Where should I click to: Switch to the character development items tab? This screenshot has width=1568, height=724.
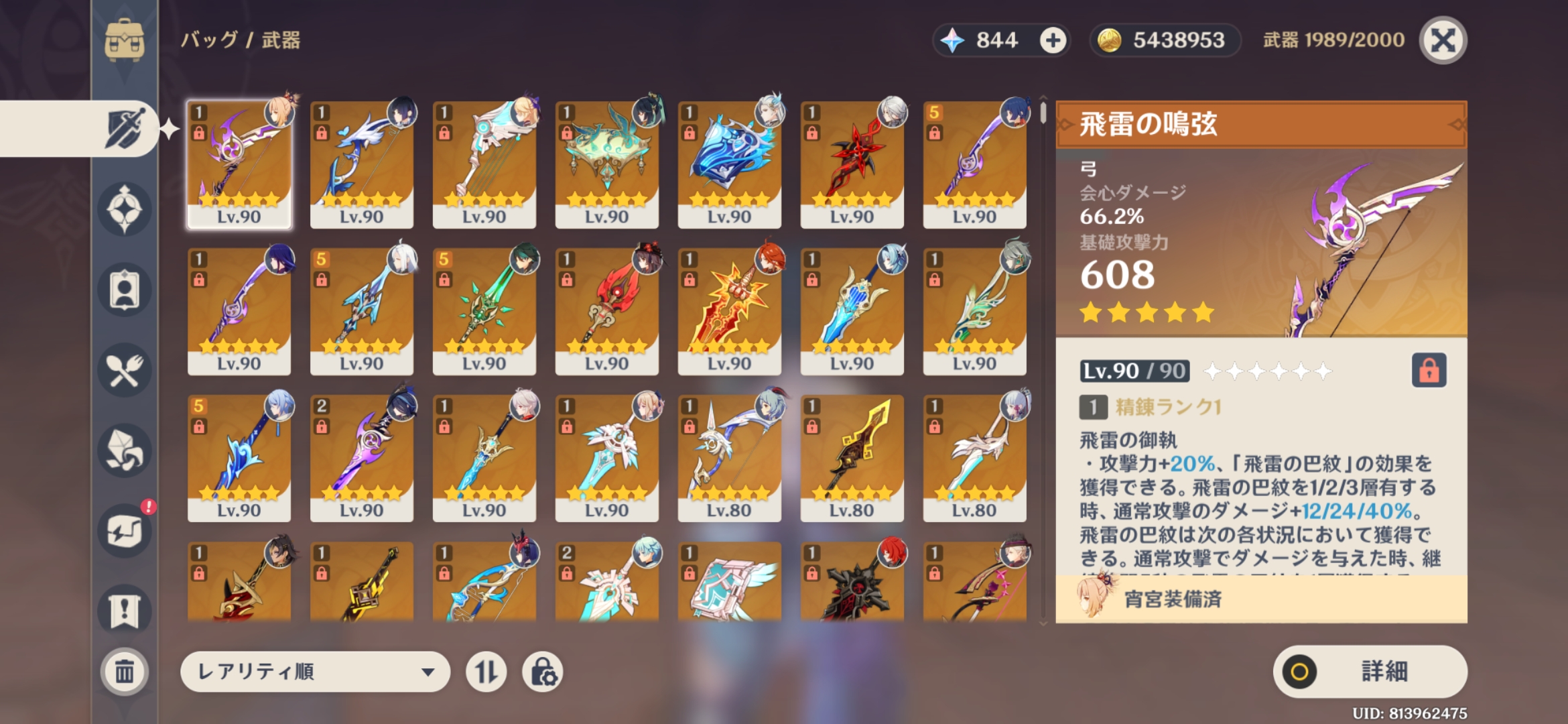coord(125,290)
